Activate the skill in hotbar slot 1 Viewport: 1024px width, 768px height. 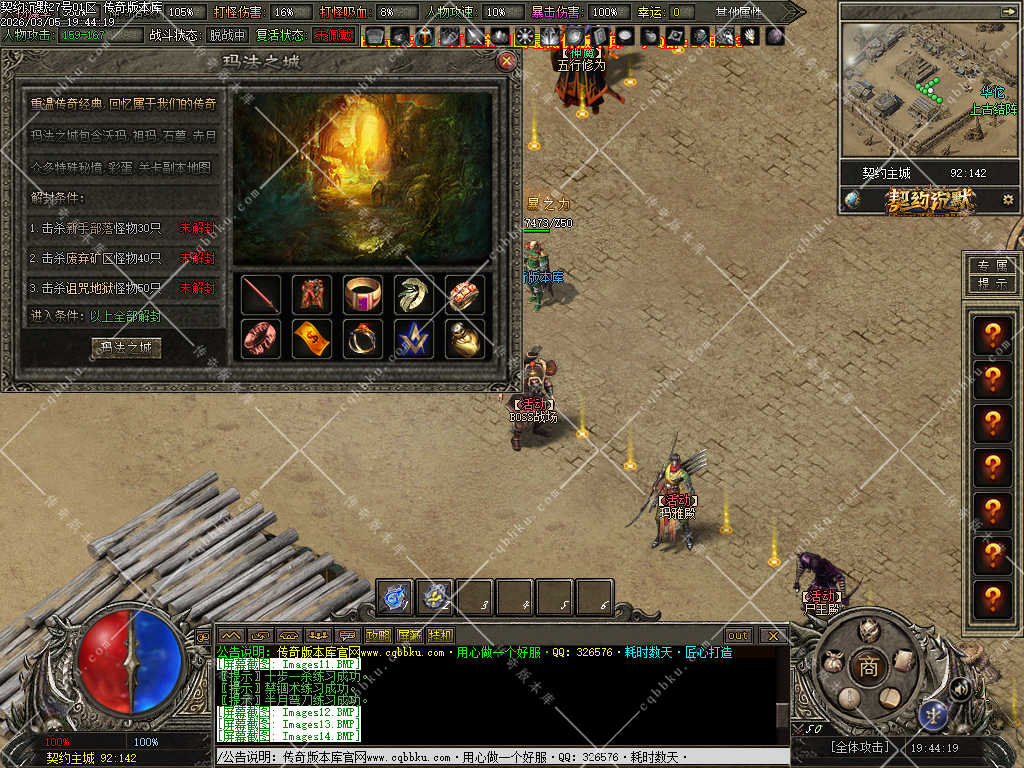click(396, 597)
